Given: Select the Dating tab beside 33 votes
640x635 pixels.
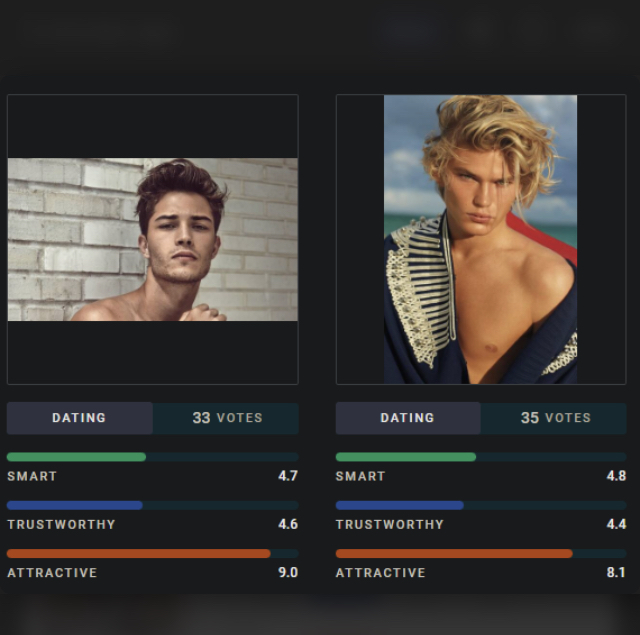Looking at the screenshot, I should tap(79, 418).
